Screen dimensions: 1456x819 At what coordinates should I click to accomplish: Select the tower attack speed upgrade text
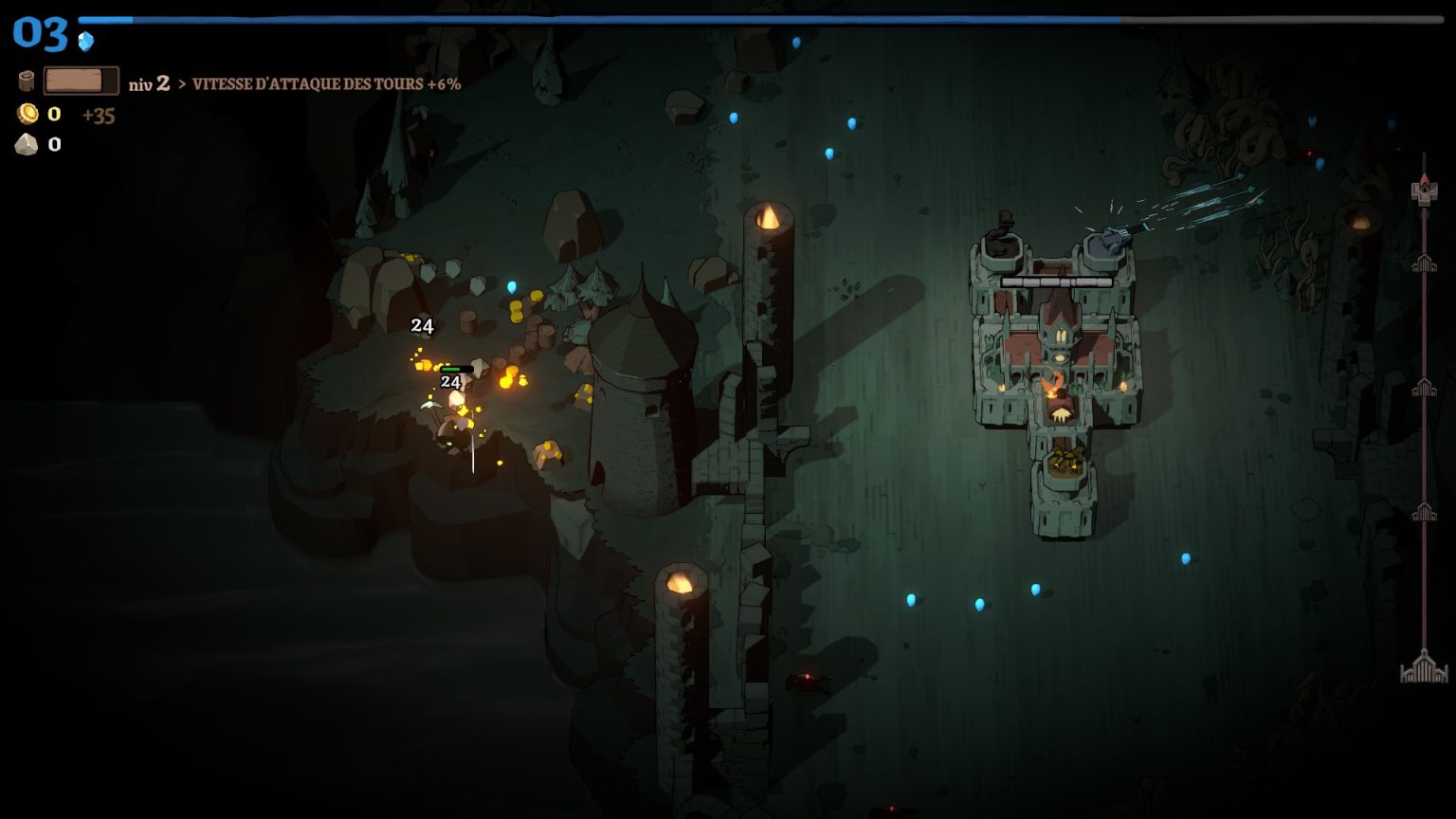pyautogui.click(x=326, y=84)
